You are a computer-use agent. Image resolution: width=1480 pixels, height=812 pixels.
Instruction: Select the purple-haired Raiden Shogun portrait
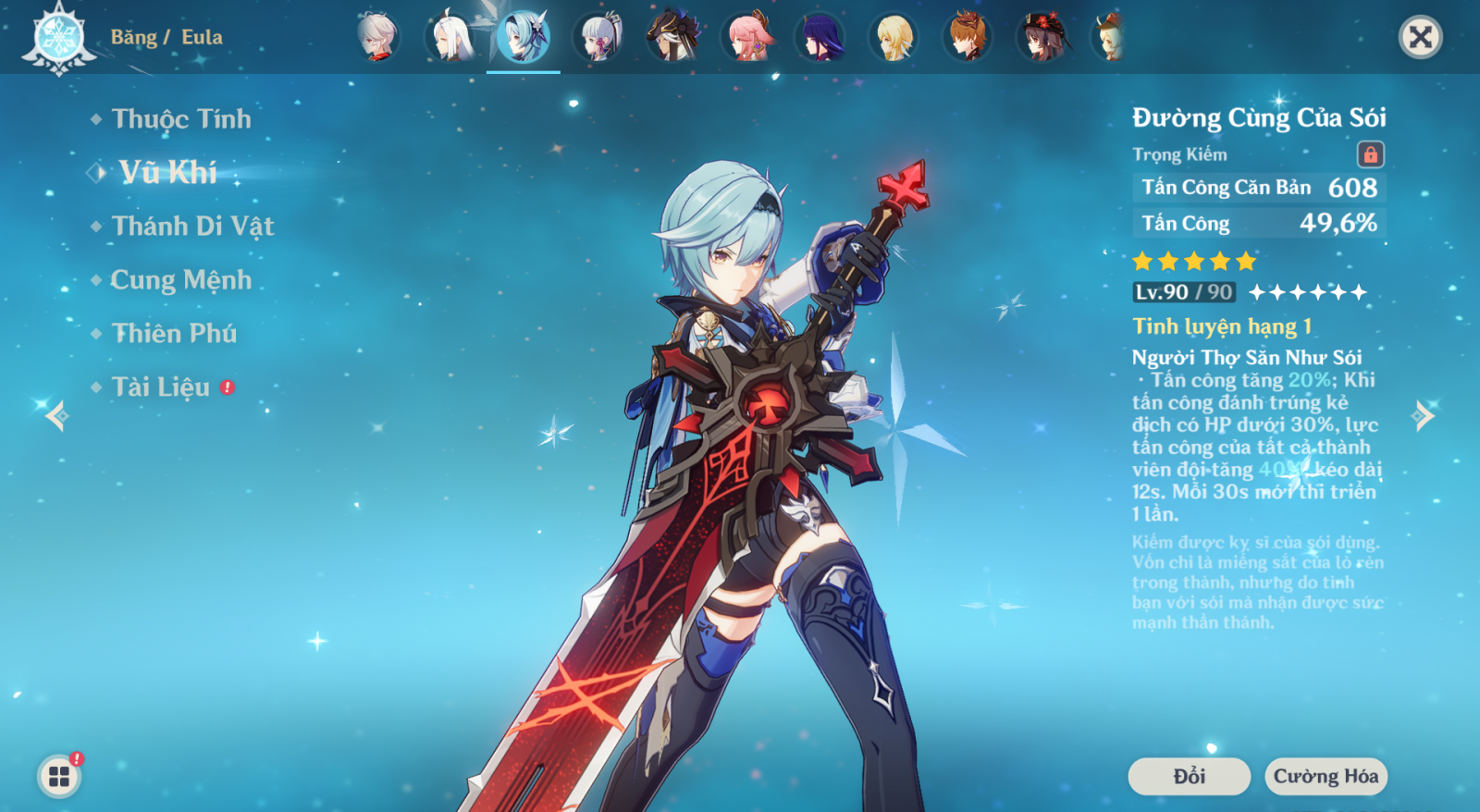[x=820, y=38]
